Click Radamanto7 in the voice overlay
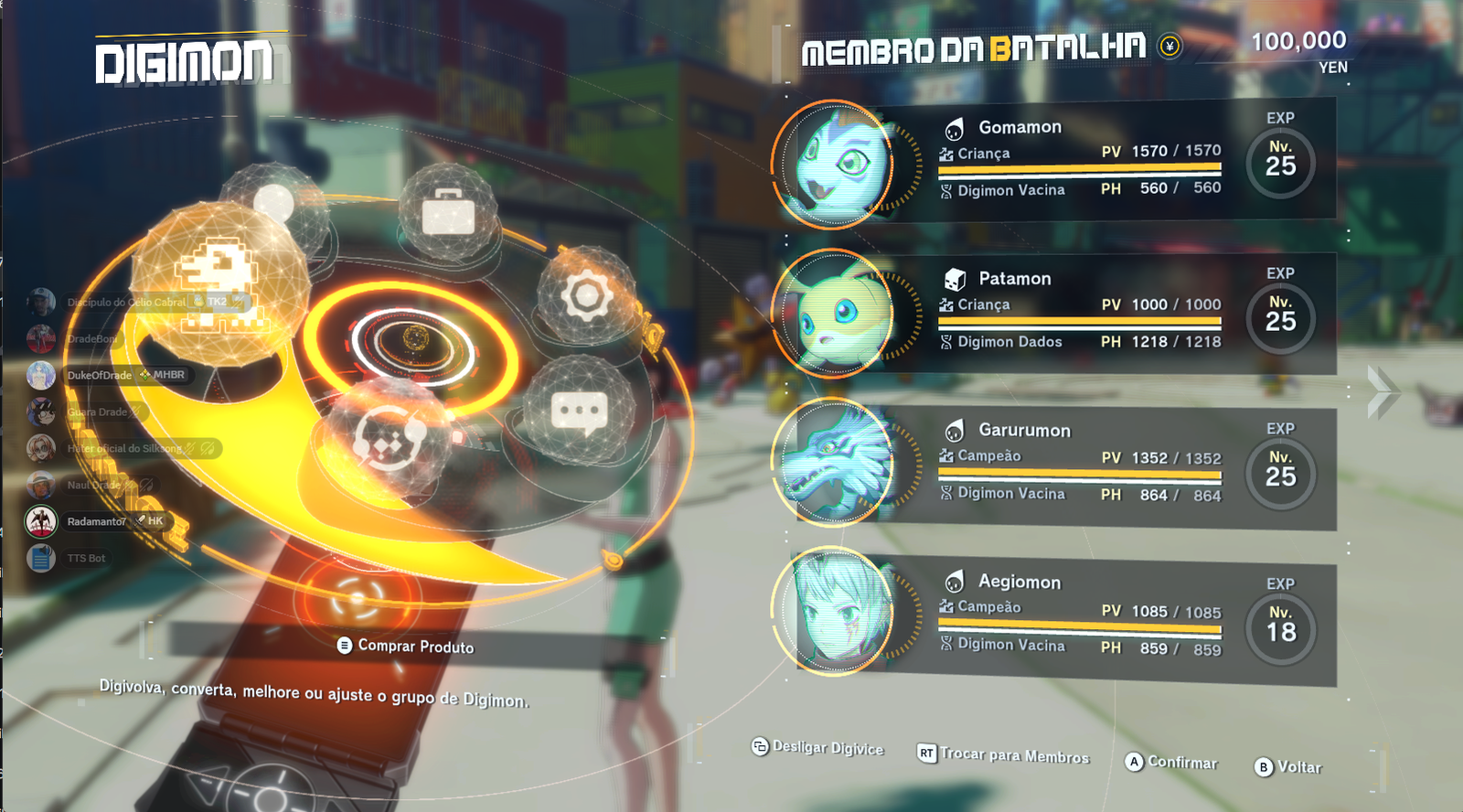 coord(96,522)
